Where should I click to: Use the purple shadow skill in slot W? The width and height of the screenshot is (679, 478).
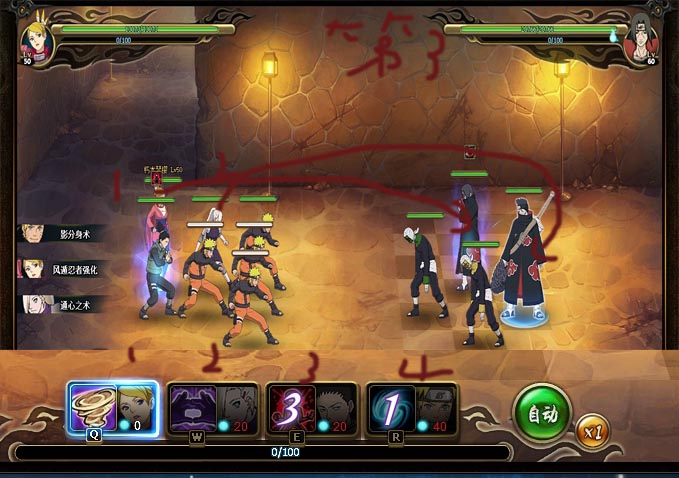pos(192,408)
